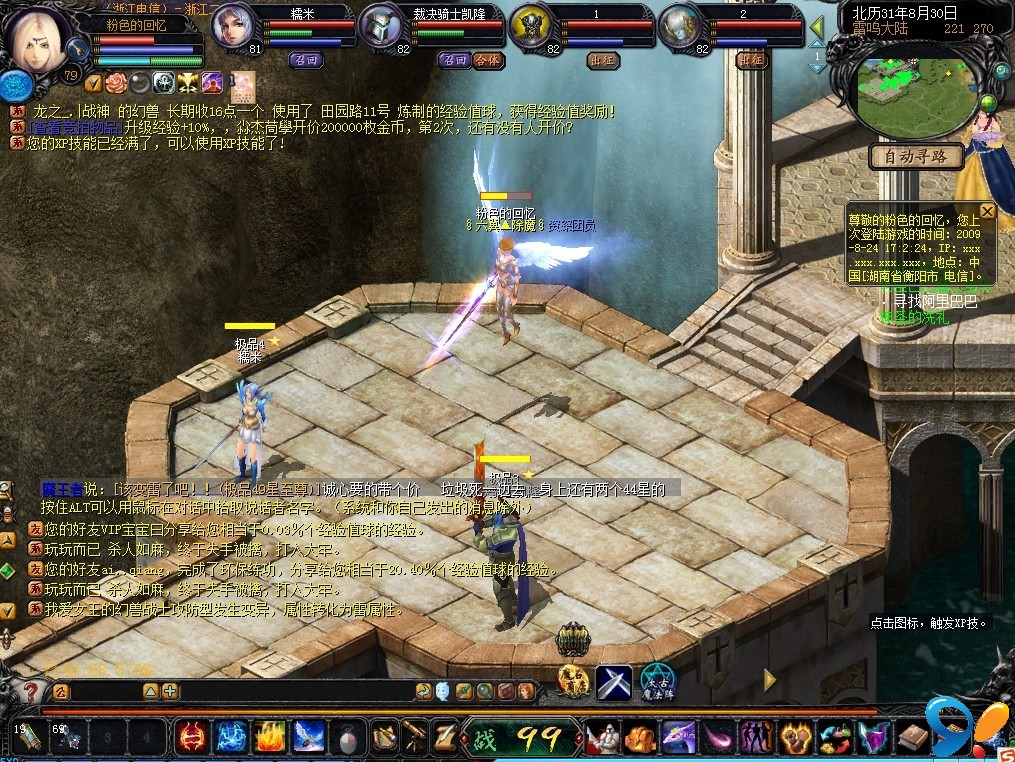Screen dimensions: 1015x762
Task: Recall the pet 糯米 with 召回
Action: click(307, 60)
